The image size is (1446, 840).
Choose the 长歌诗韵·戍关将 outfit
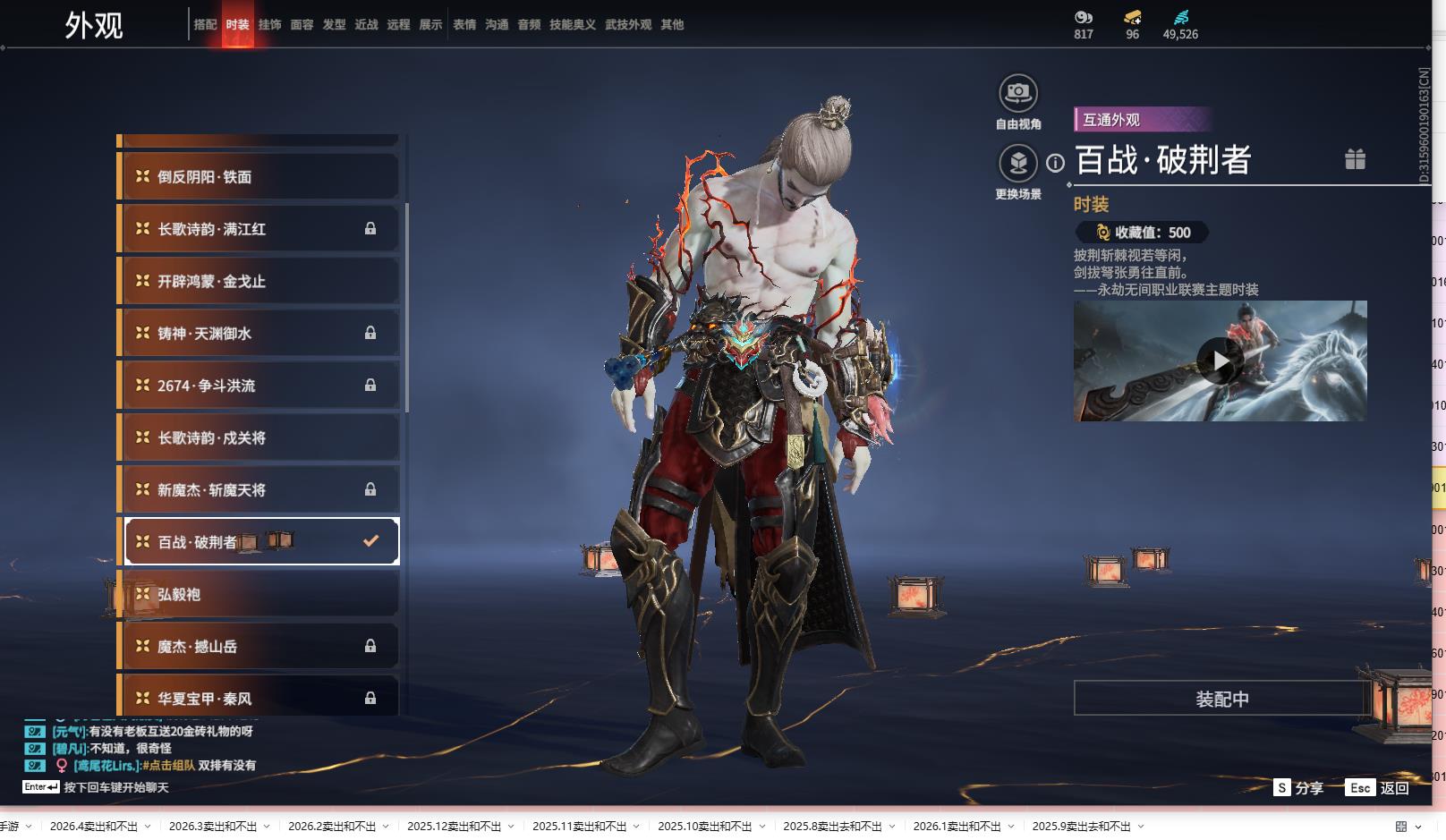259,437
